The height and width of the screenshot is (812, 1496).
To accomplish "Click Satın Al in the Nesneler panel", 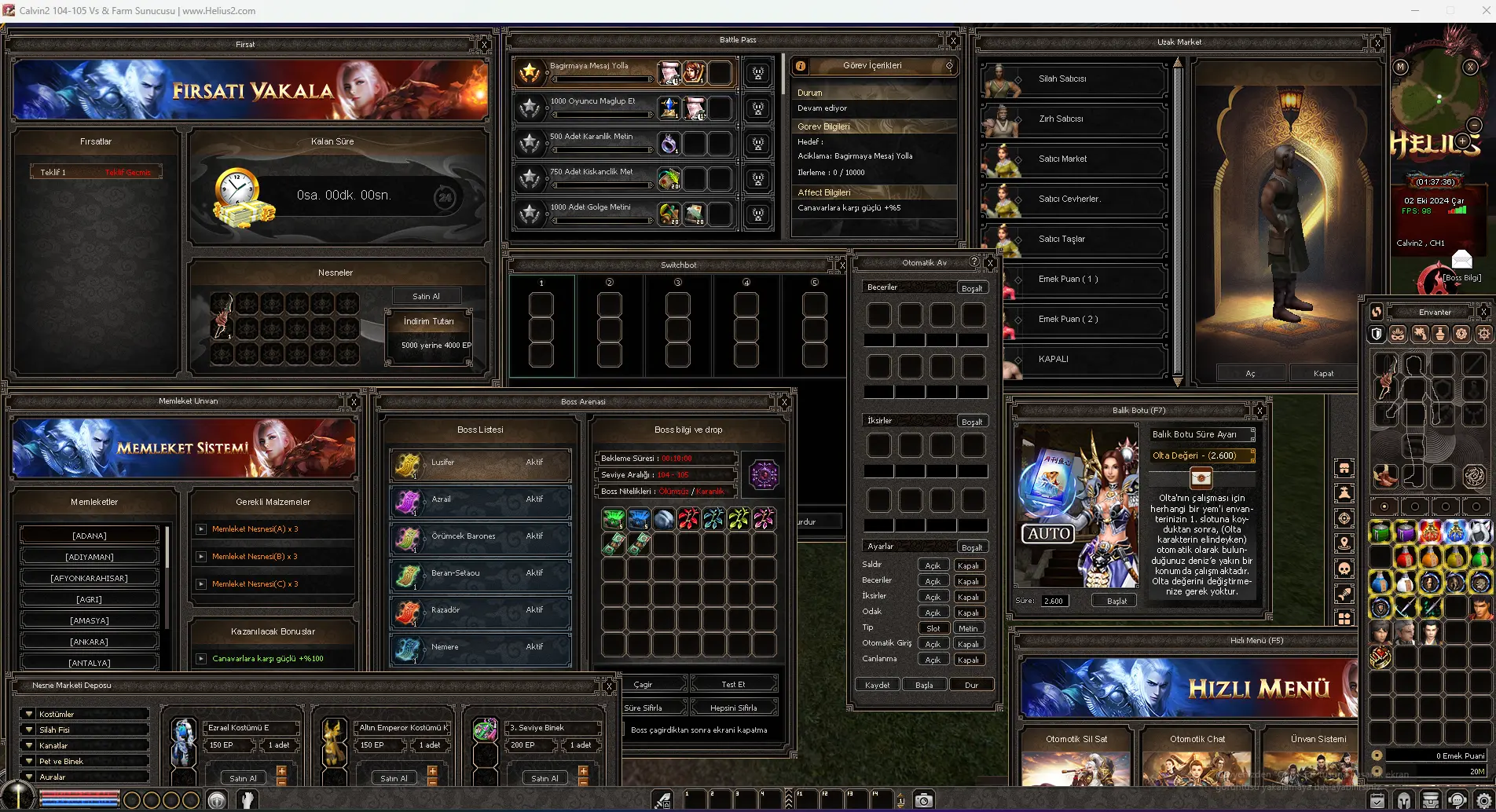I will coord(426,296).
